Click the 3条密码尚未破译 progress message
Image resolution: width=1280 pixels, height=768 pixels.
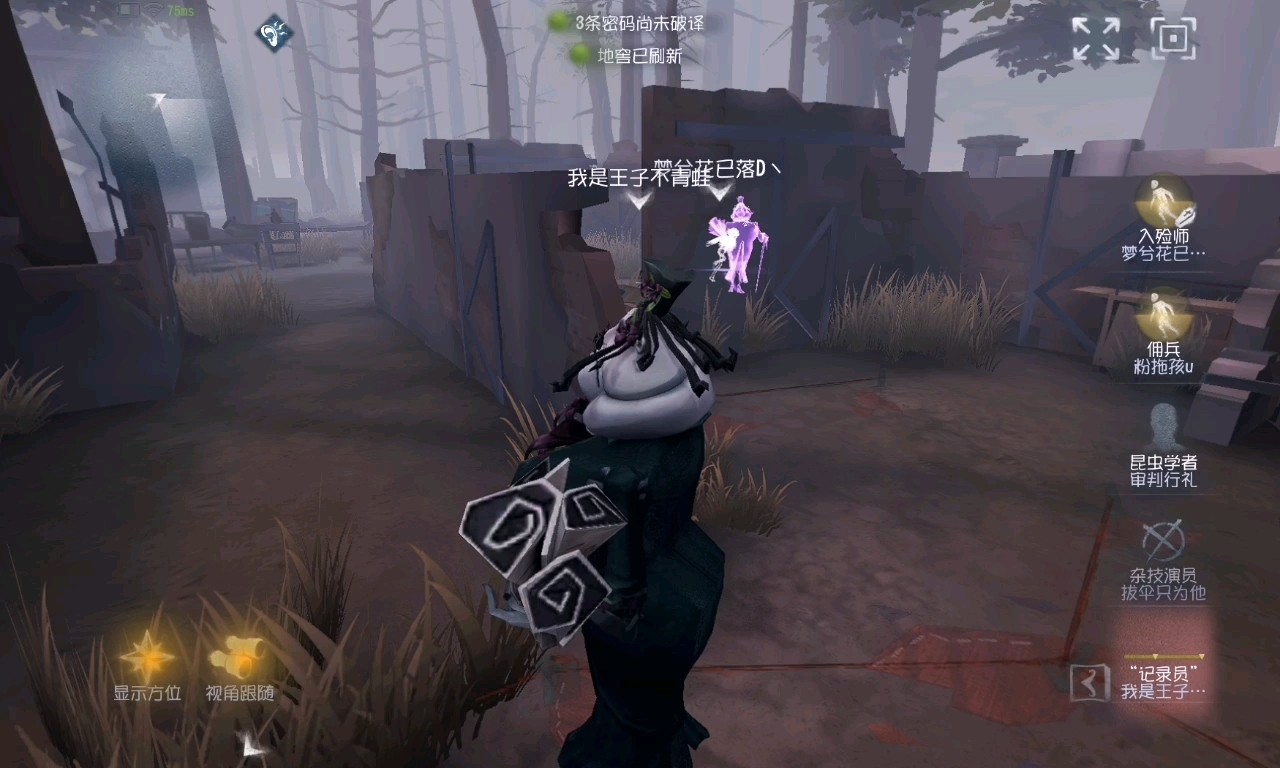[640, 25]
